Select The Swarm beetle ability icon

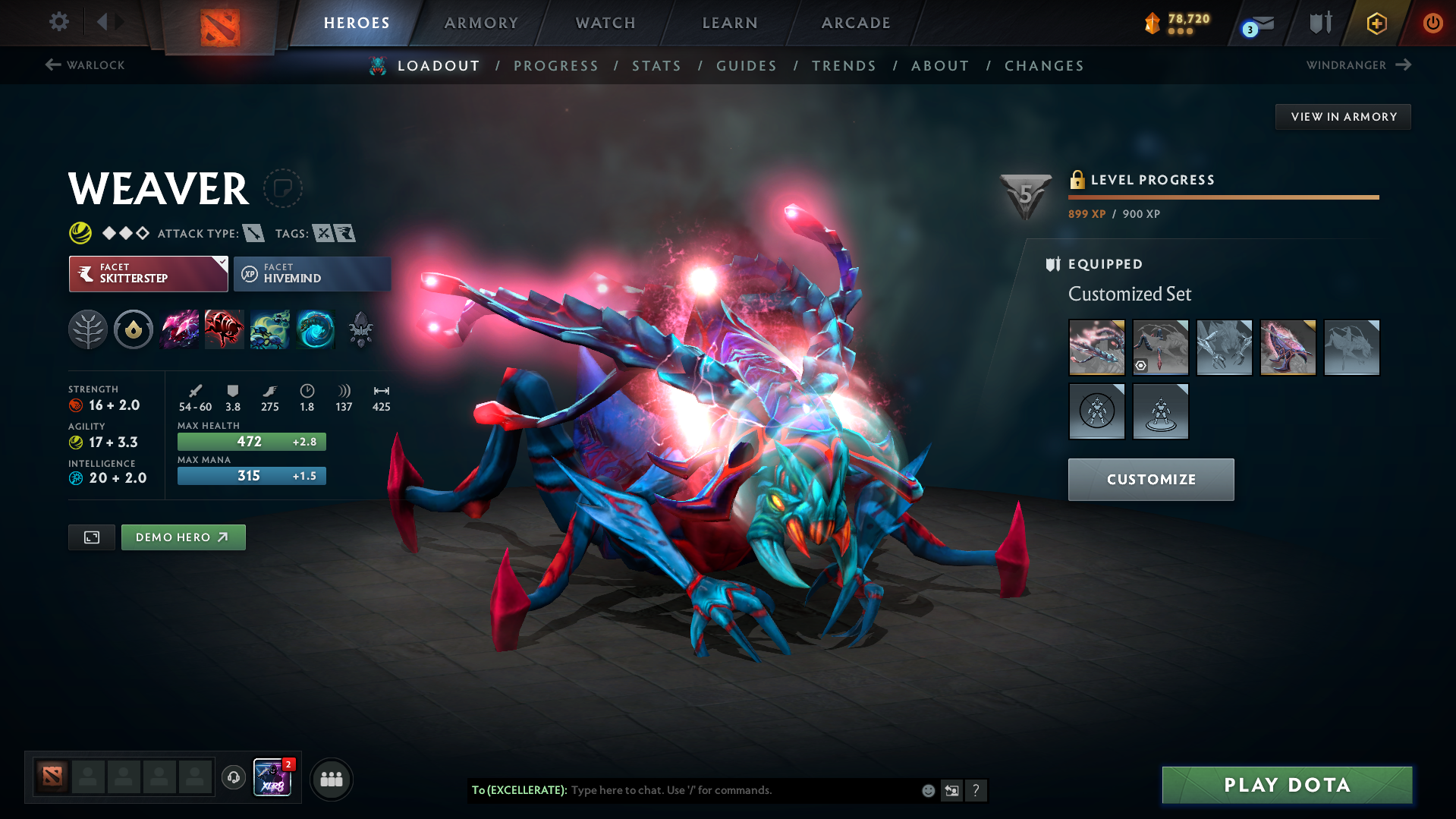270,329
